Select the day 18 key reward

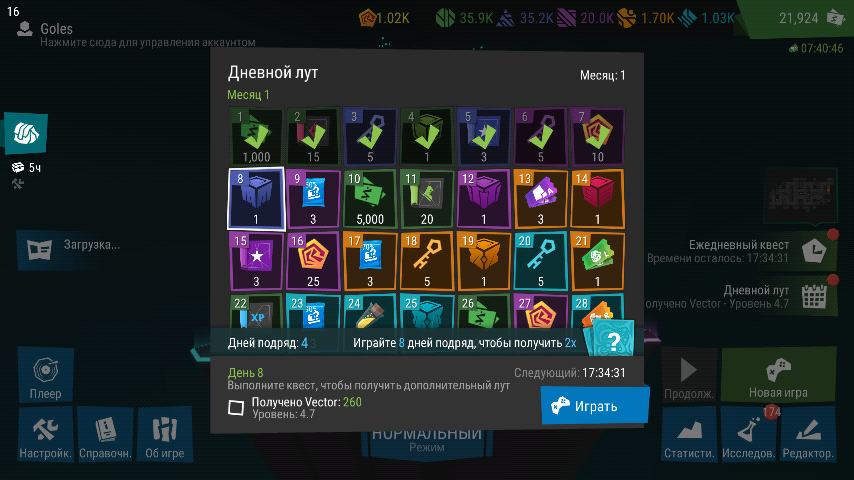pos(427,261)
